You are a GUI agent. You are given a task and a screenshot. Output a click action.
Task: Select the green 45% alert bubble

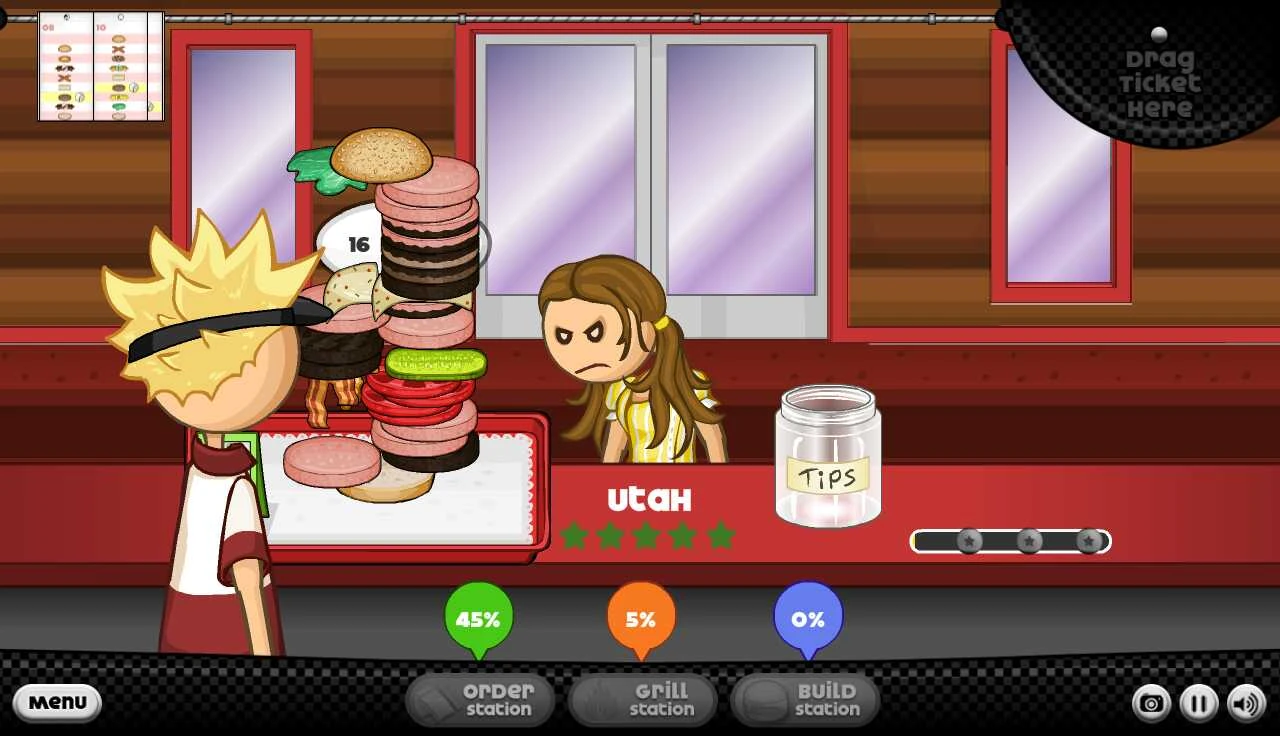[478, 619]
